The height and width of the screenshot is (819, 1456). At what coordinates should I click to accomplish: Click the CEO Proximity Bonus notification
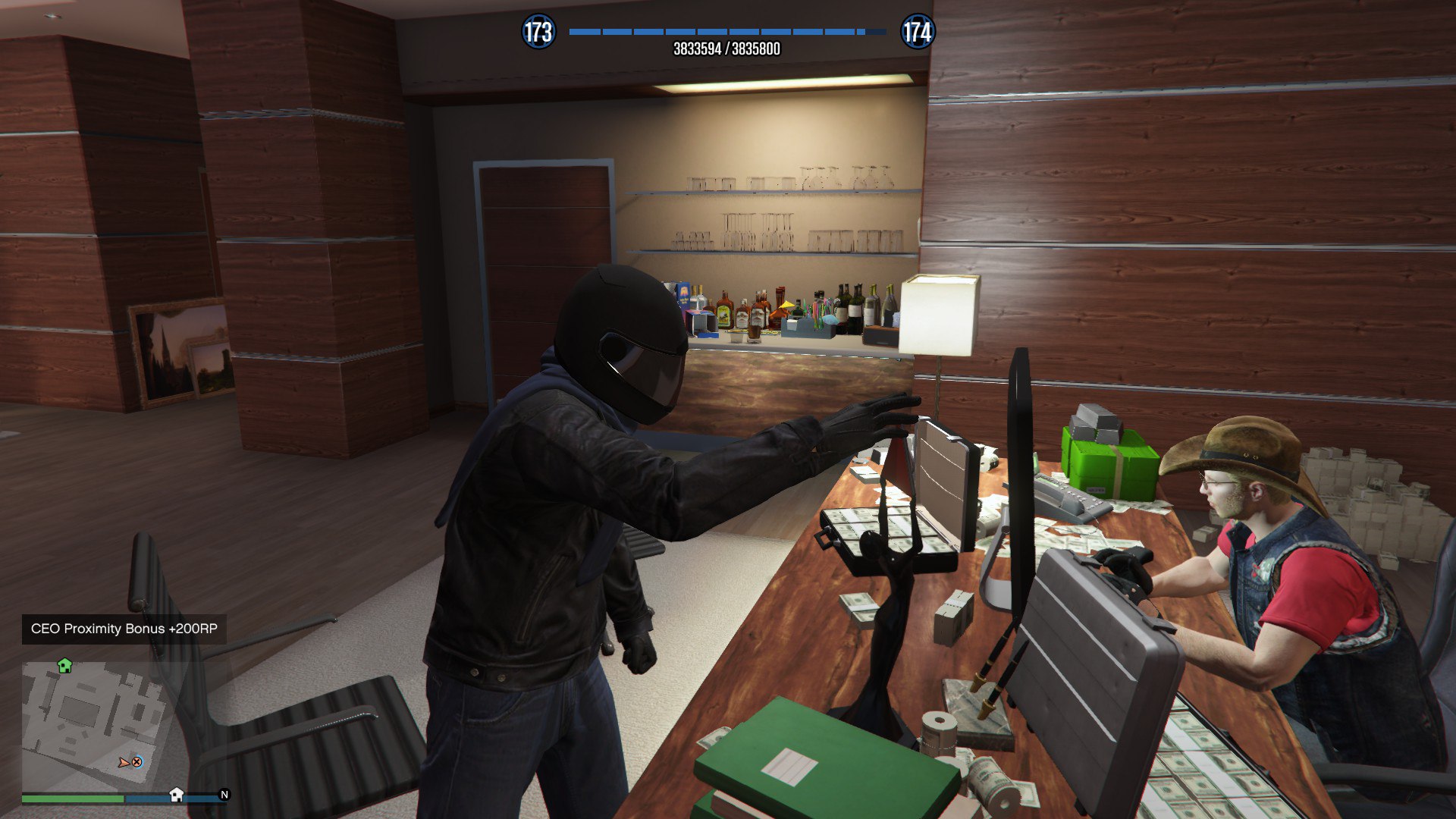[124, 629]
